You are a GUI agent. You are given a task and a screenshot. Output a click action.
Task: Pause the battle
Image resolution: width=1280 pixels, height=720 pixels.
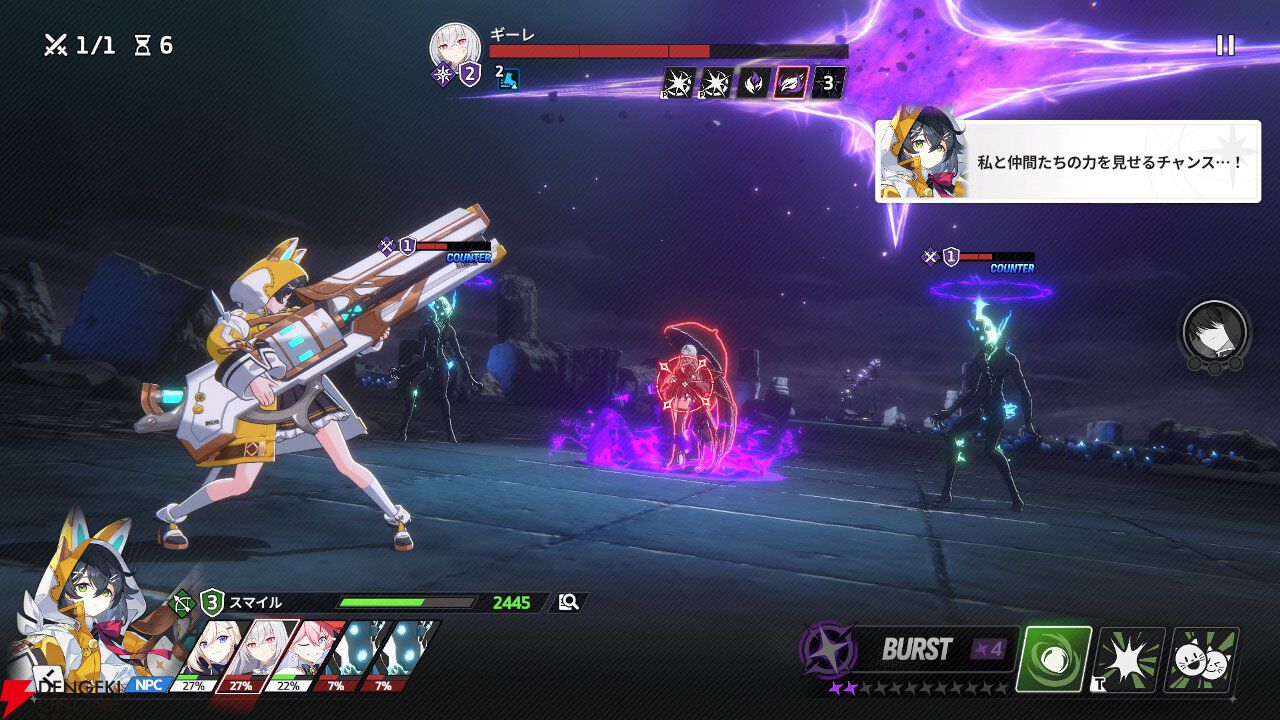tap(1225, 45)
